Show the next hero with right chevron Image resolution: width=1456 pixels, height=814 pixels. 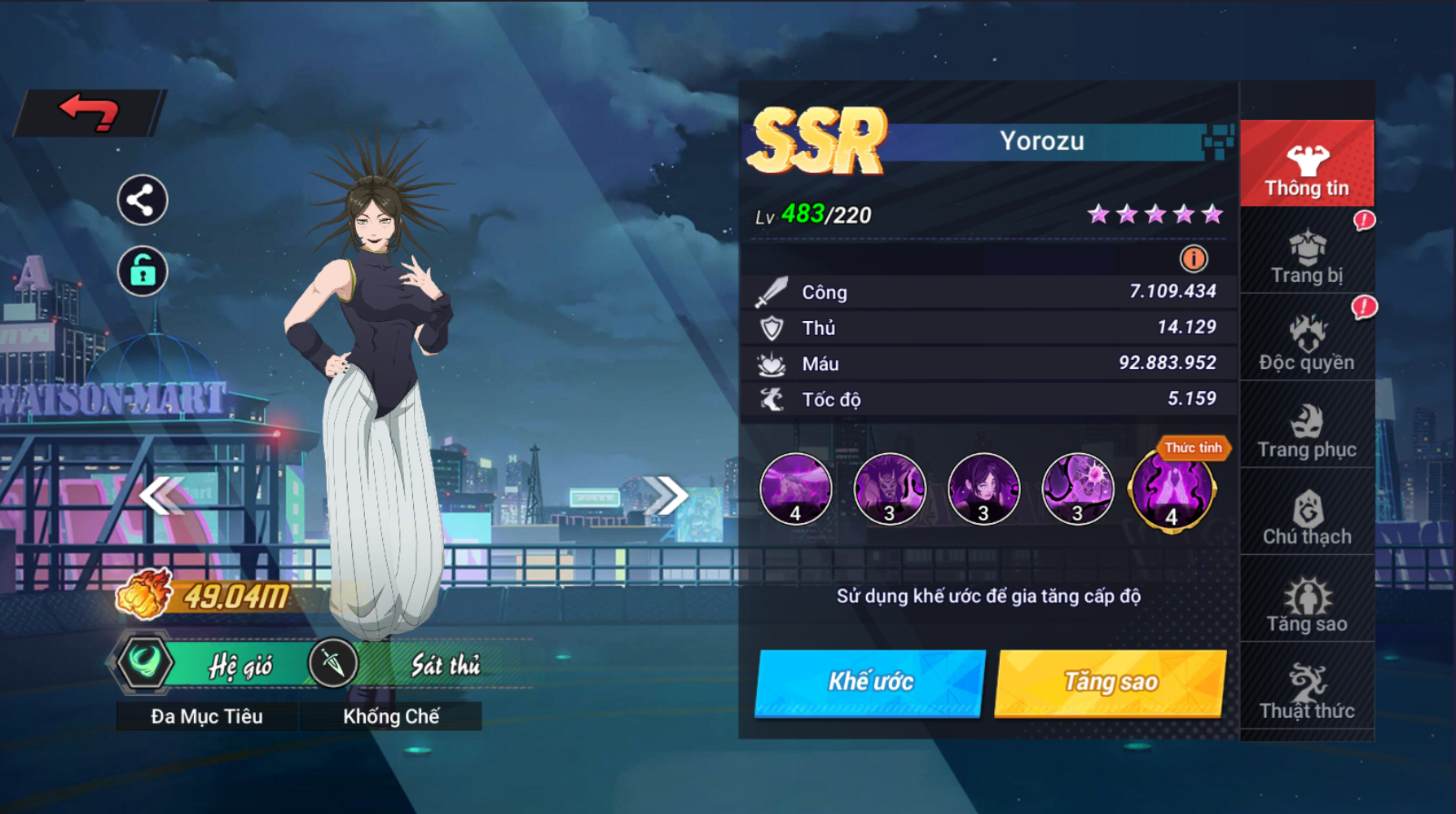666,495
